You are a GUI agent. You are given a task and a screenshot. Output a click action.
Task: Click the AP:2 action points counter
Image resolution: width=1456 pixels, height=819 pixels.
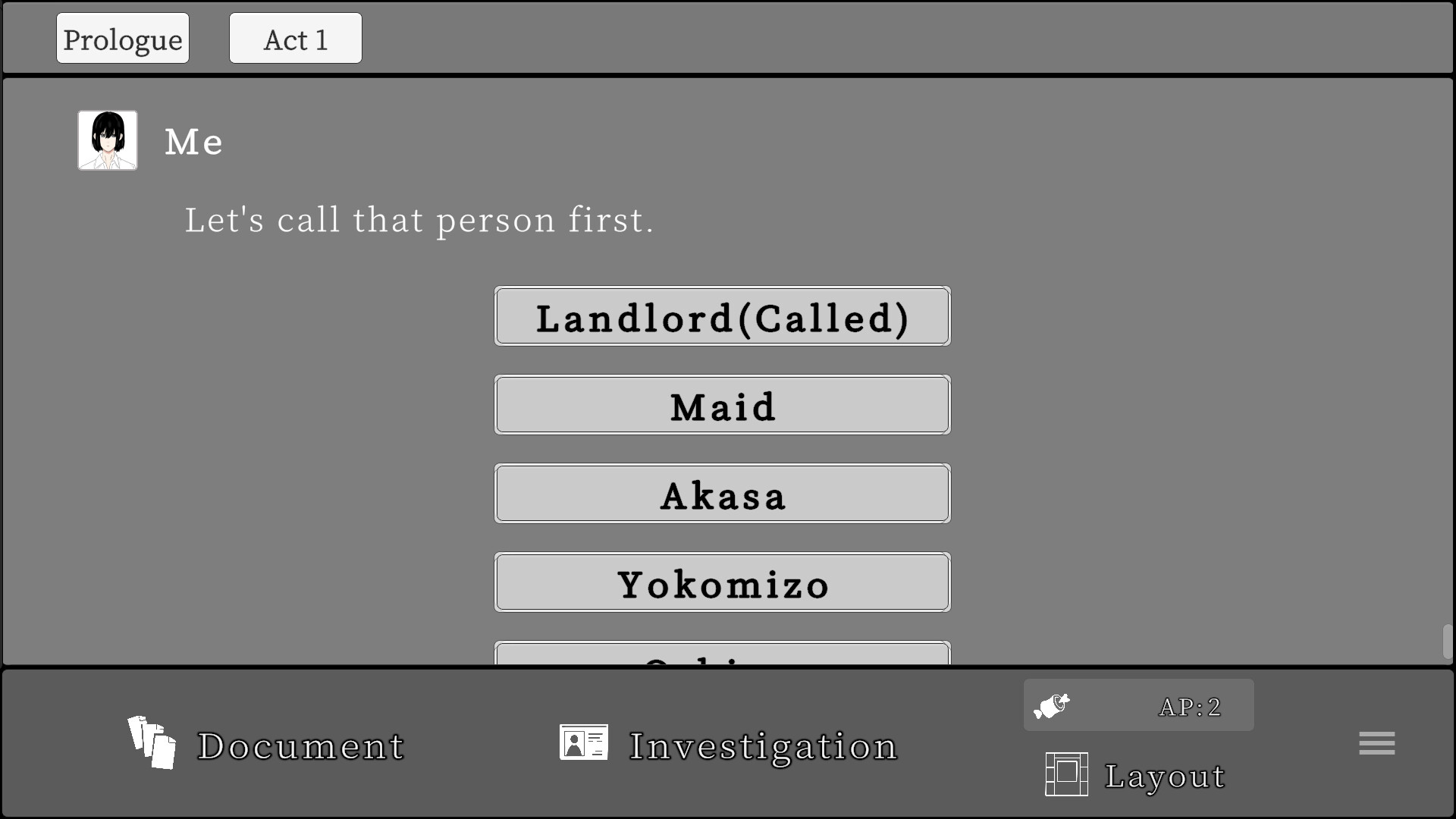tap(1189, 706)
